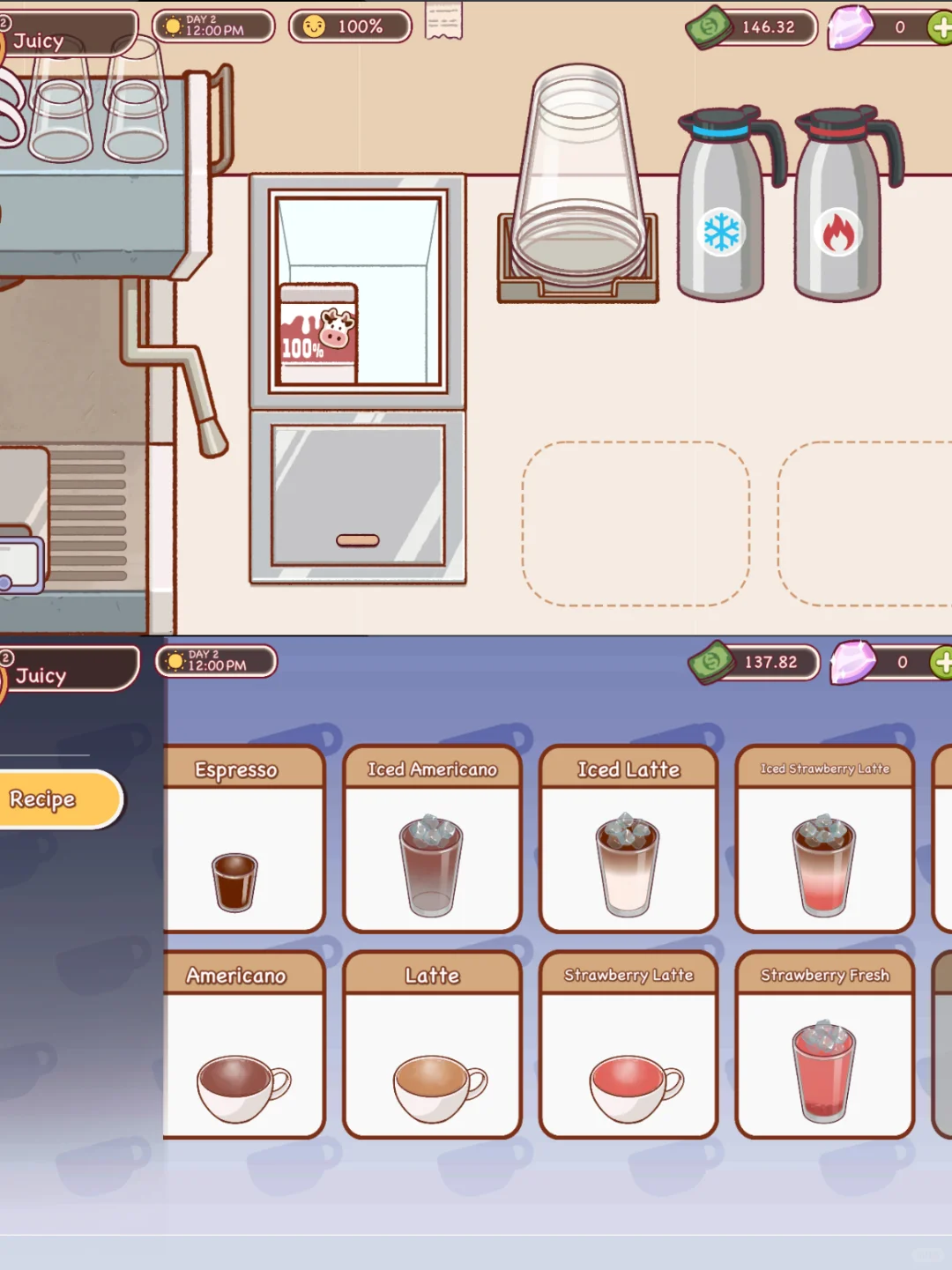The height and width of the screenshot is (1270, 952).
Task: Pick the milk carton in the fridge
Action: (x=318, y=335)
